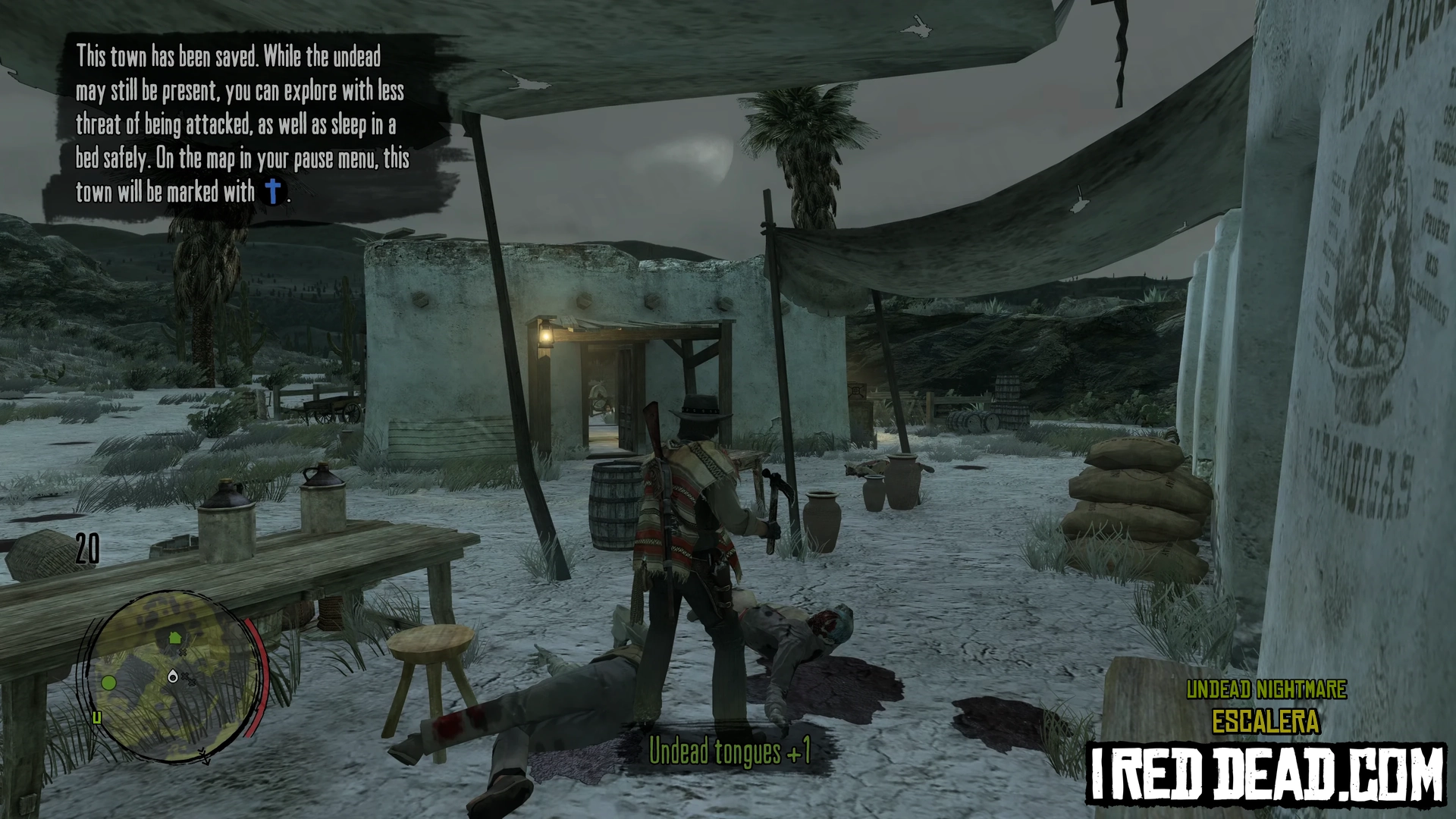Click the green circle marker on minimap
The image size is (1456, 819).
(109, 682)
